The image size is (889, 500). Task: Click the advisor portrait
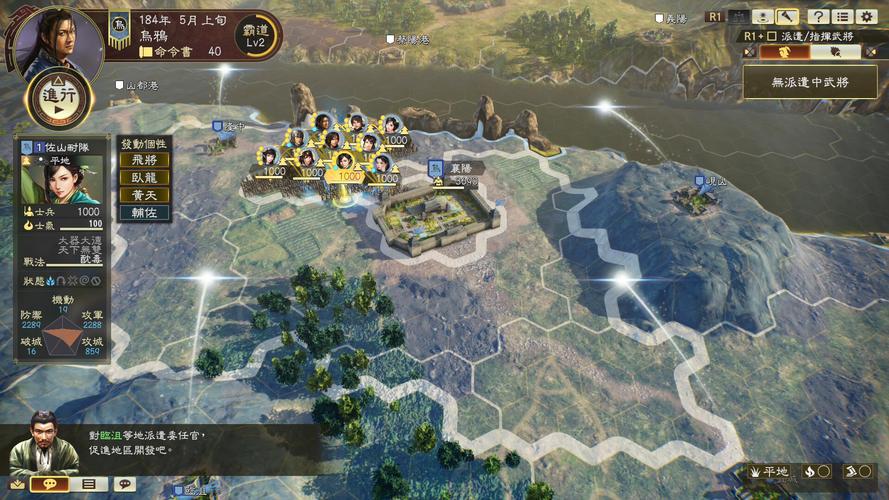[42, 443]
